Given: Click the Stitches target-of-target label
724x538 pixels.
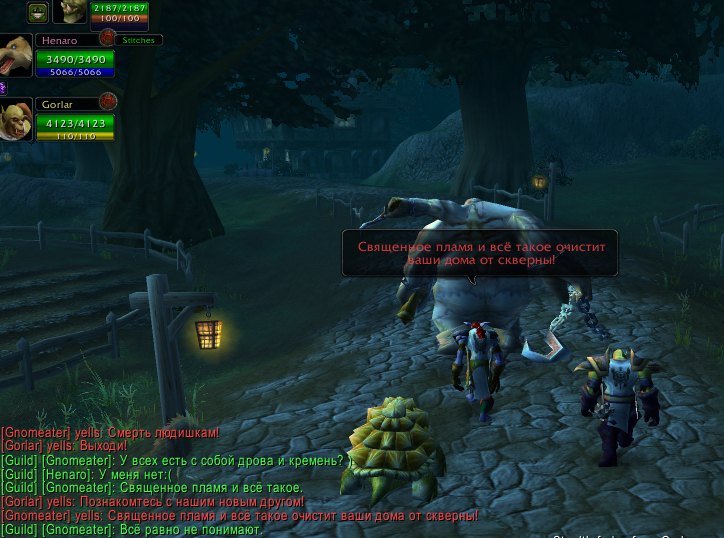Looking at the screenshot, I should point(138,41).
